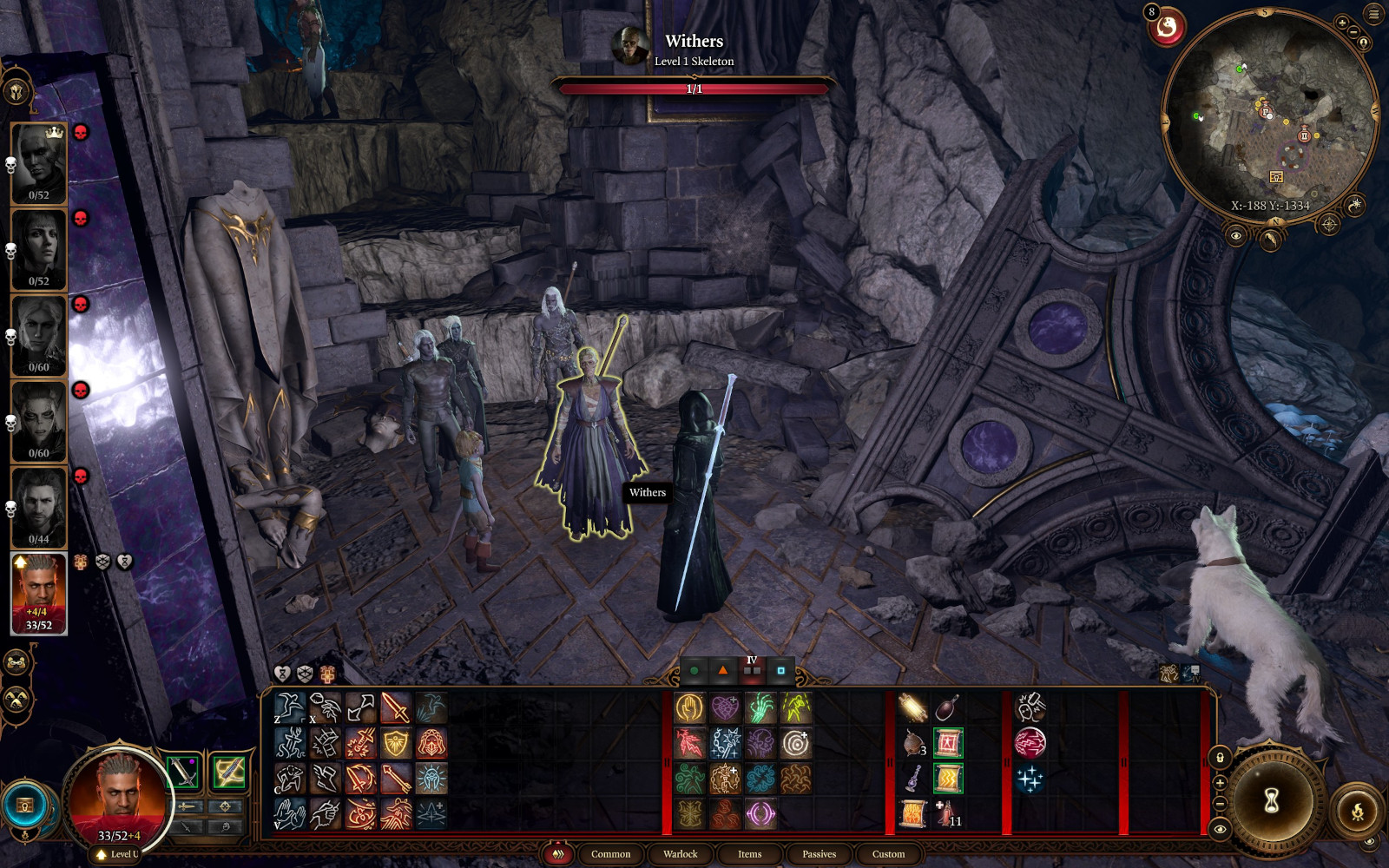The image size is (1389, 868).
Task: Click the hourglass end turn button
Action: 1271,801
